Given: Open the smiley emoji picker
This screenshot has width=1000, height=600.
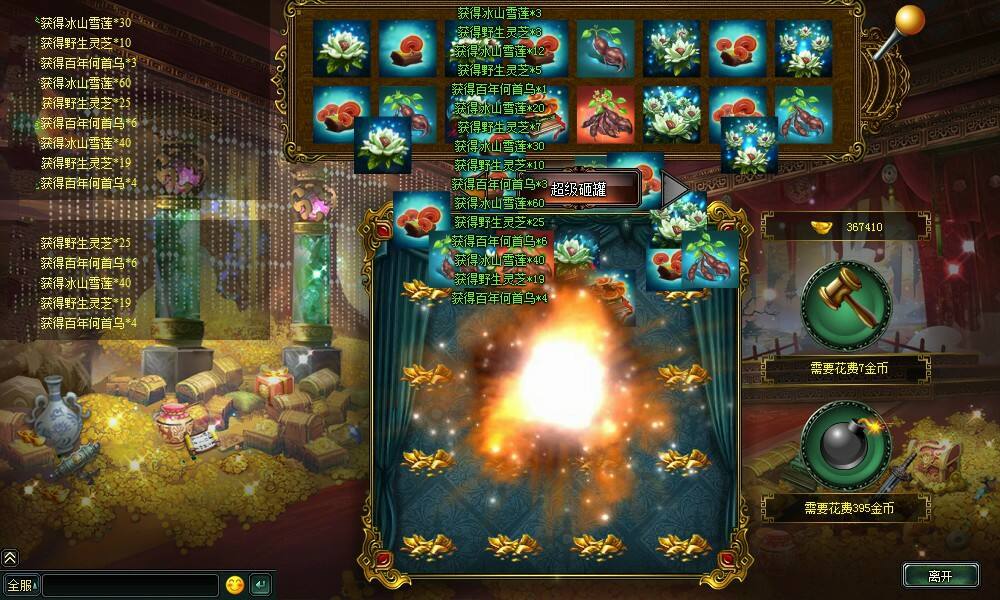Looking at the screenshot, I should [x=235, y=584].
